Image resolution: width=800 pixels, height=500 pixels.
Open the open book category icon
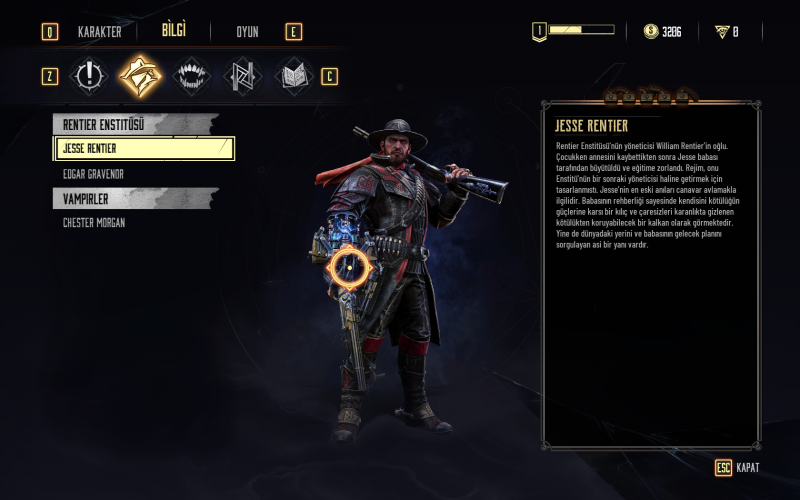292,76
